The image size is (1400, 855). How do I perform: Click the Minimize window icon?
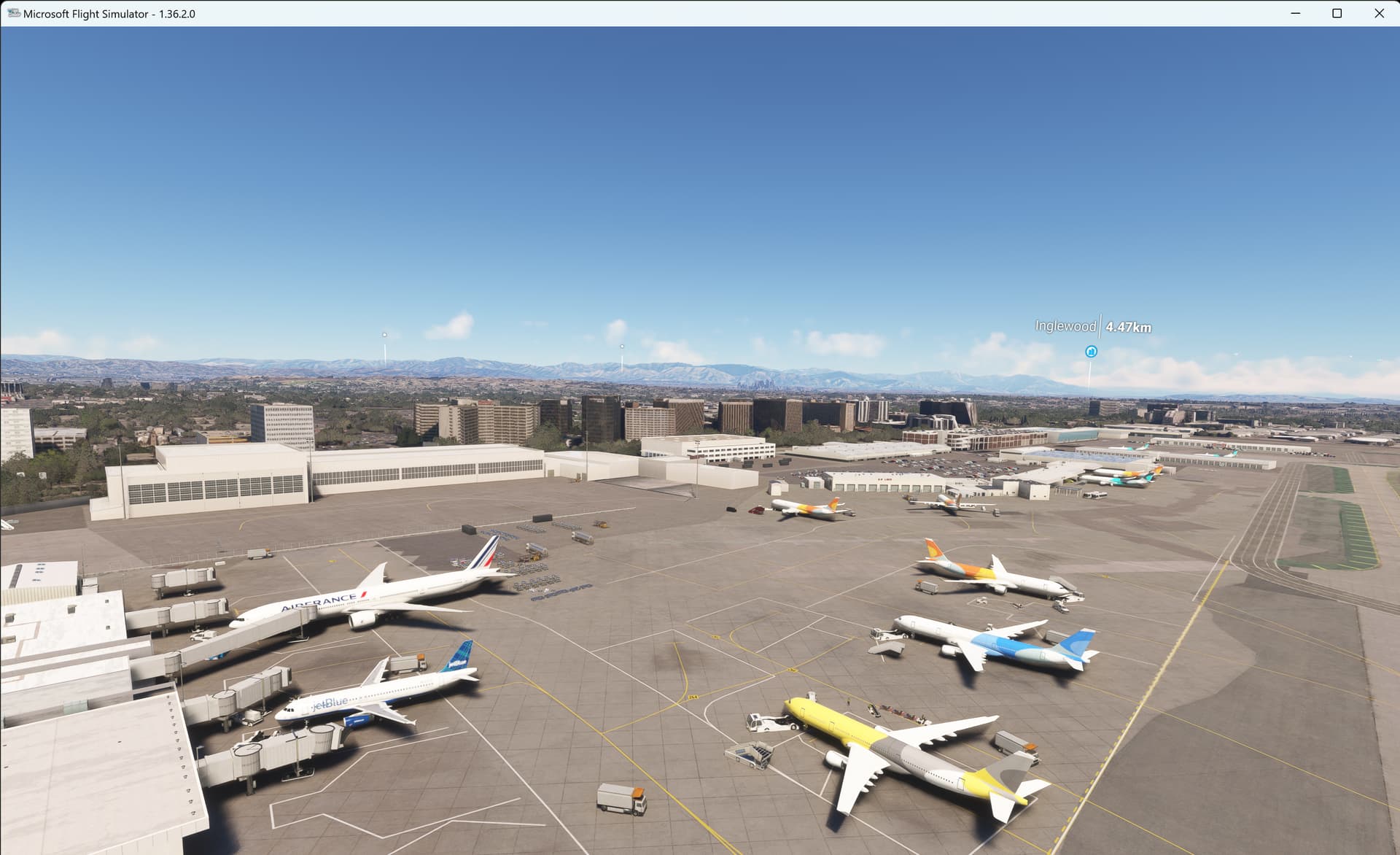point(1294,12)
